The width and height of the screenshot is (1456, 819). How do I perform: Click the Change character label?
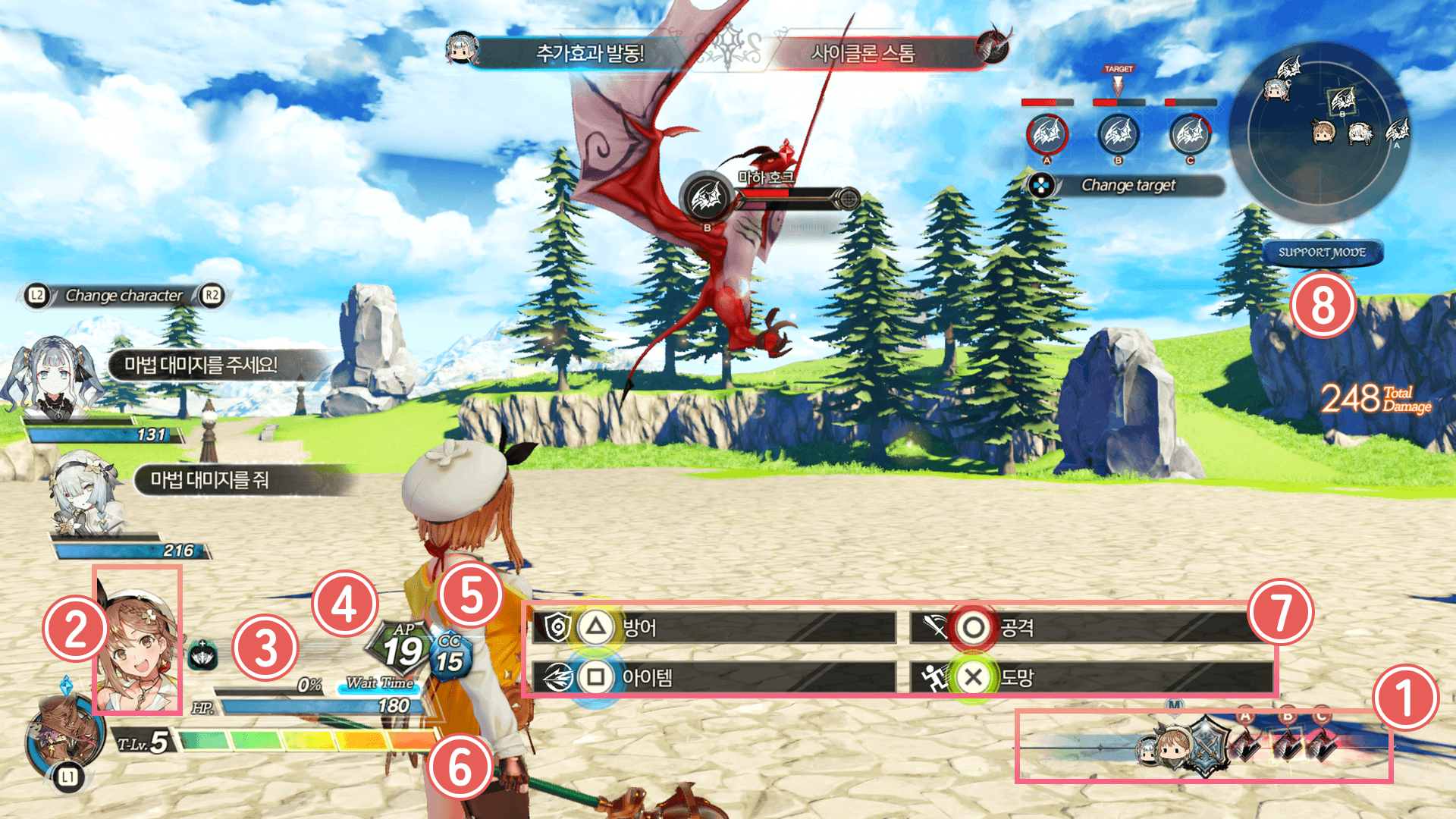pos(124,296)
